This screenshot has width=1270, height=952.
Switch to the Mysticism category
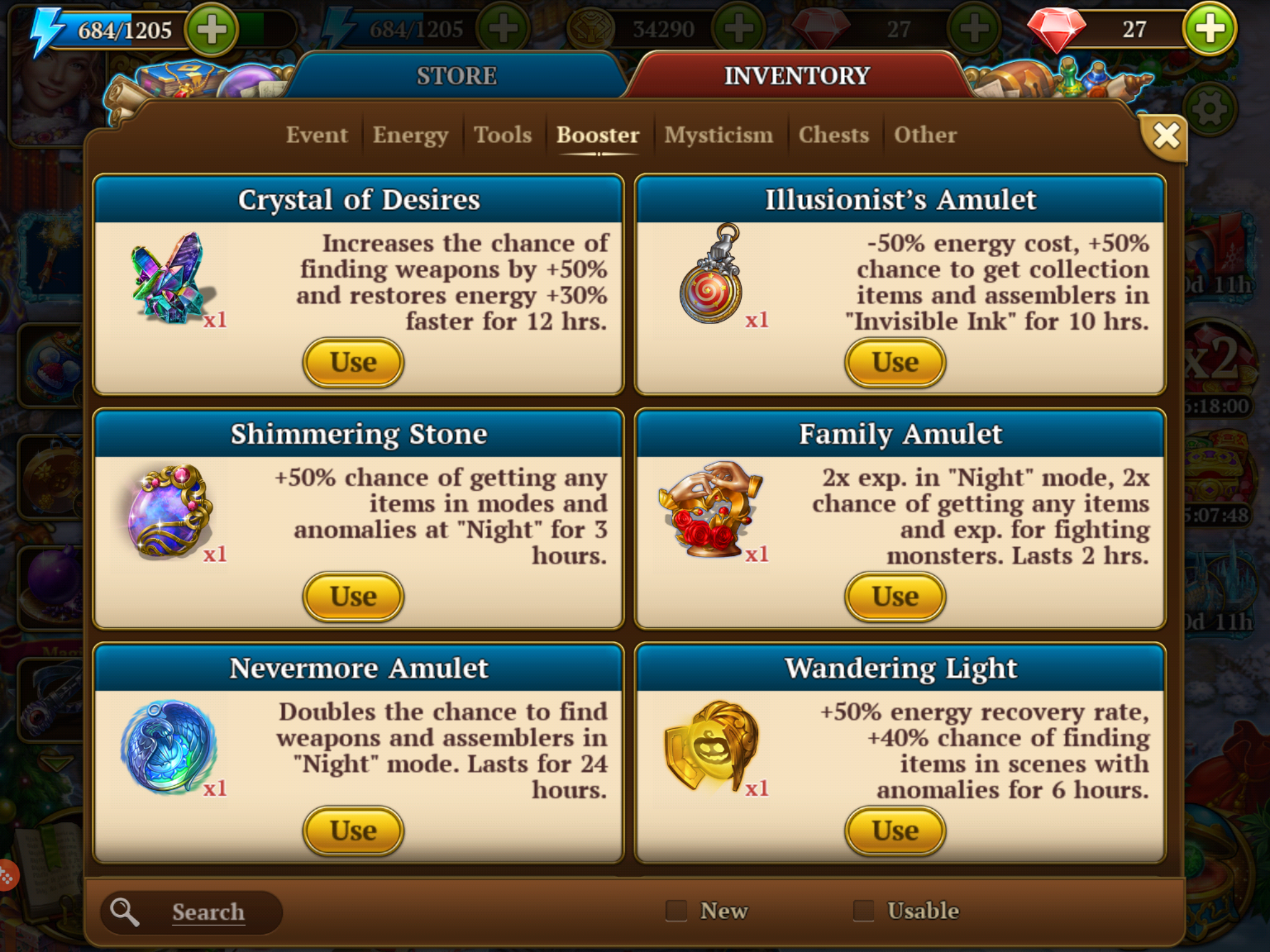coord(719,135)
